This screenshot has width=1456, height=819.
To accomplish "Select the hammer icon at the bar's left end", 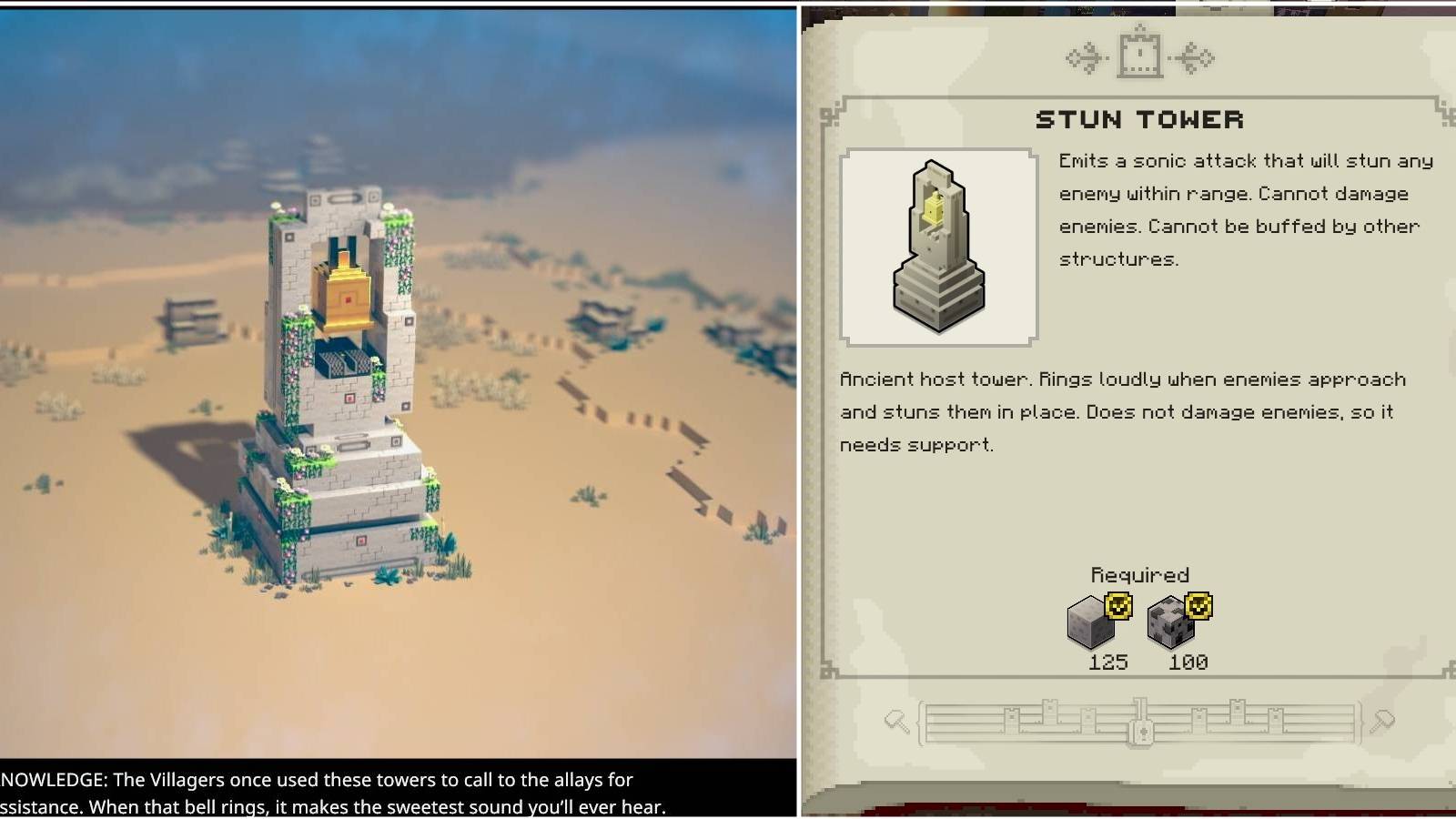I will [897, 718].
